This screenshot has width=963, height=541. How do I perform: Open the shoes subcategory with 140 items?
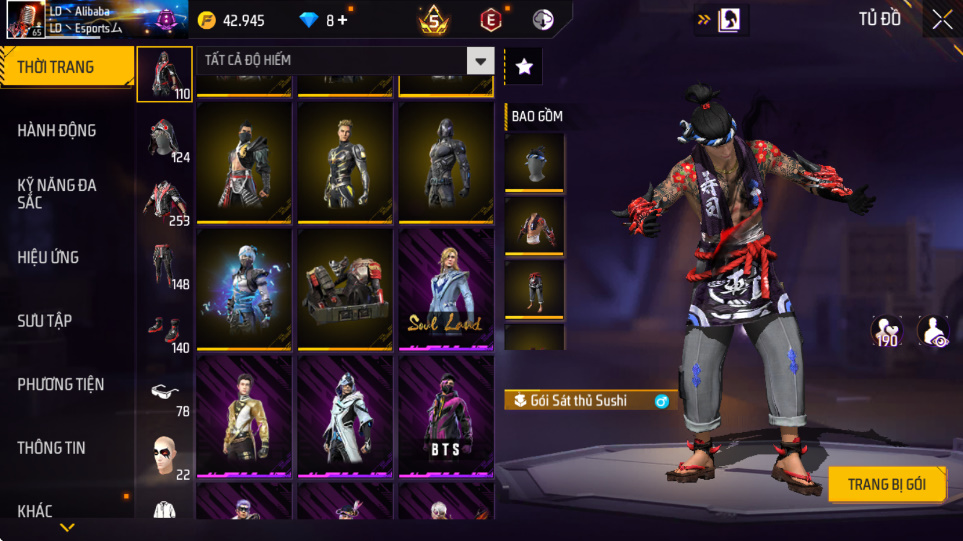coord(165,330)
